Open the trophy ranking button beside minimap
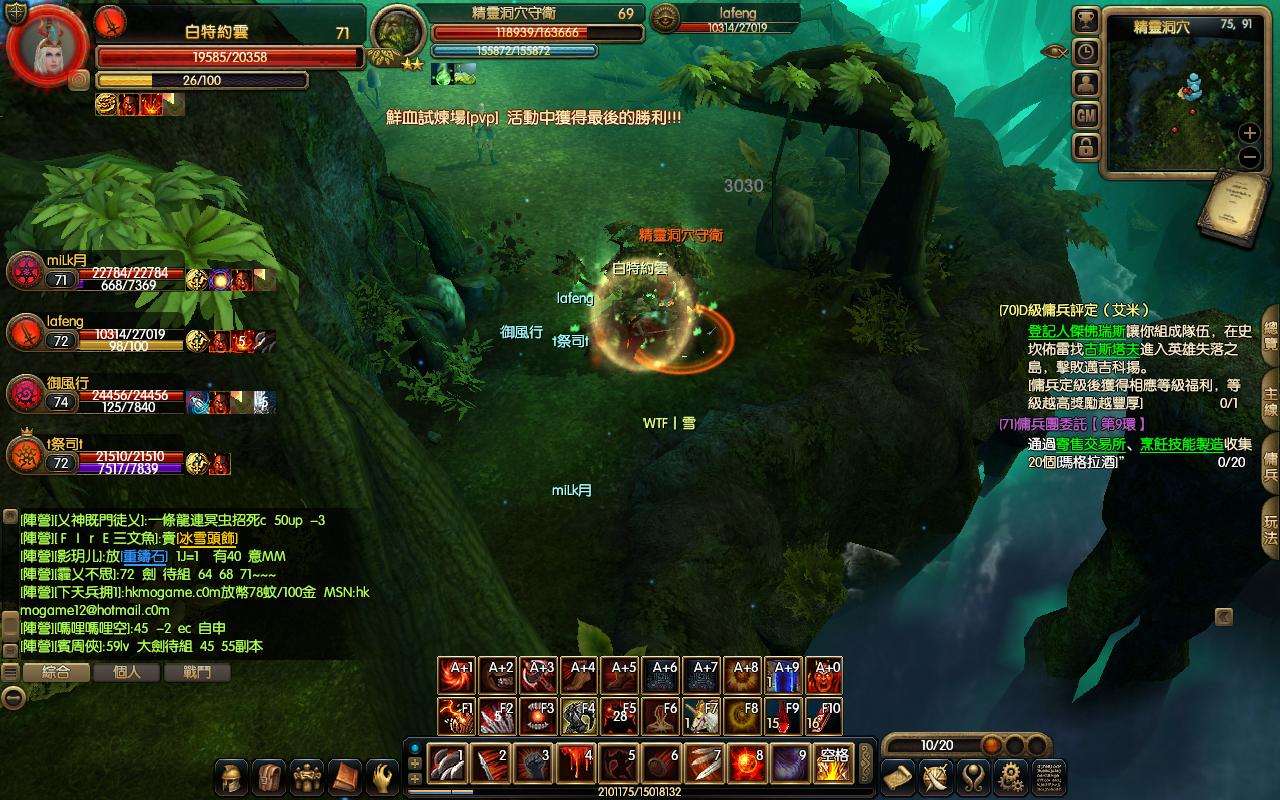 (1086, 20)
